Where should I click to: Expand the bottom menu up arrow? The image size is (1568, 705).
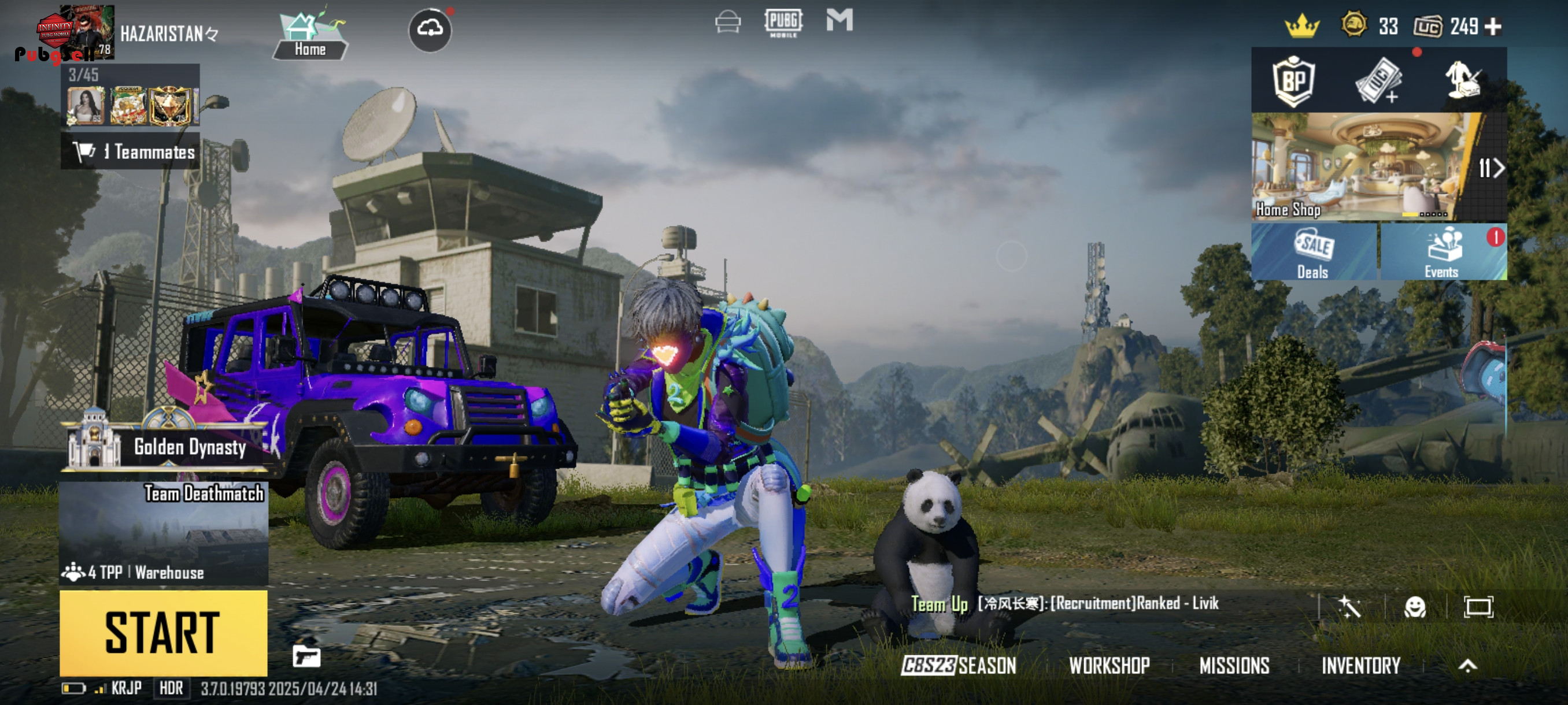click(x=1467, y=666)
